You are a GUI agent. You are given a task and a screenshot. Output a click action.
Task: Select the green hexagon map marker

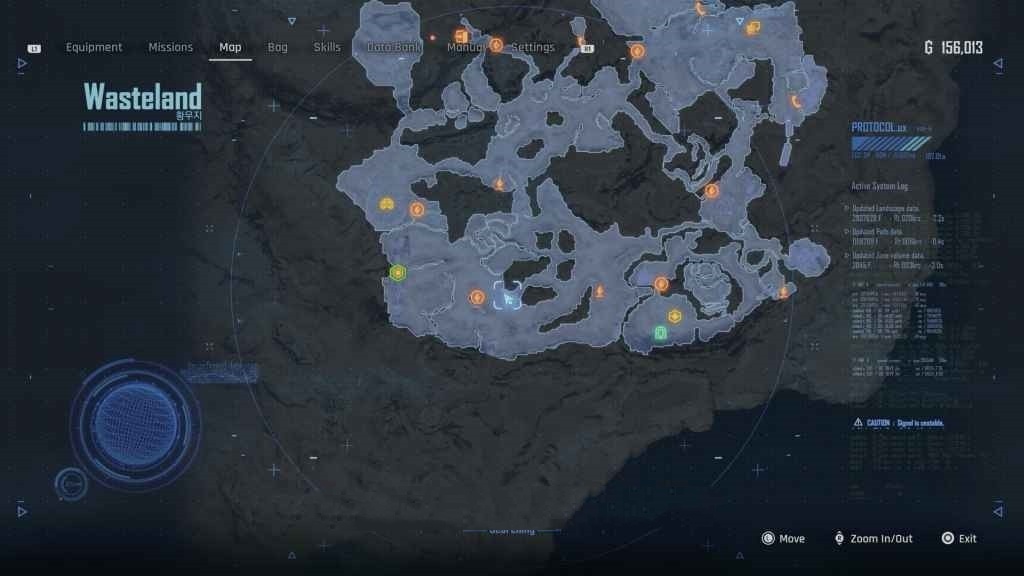pyautogui.click(x=398, y=272)
